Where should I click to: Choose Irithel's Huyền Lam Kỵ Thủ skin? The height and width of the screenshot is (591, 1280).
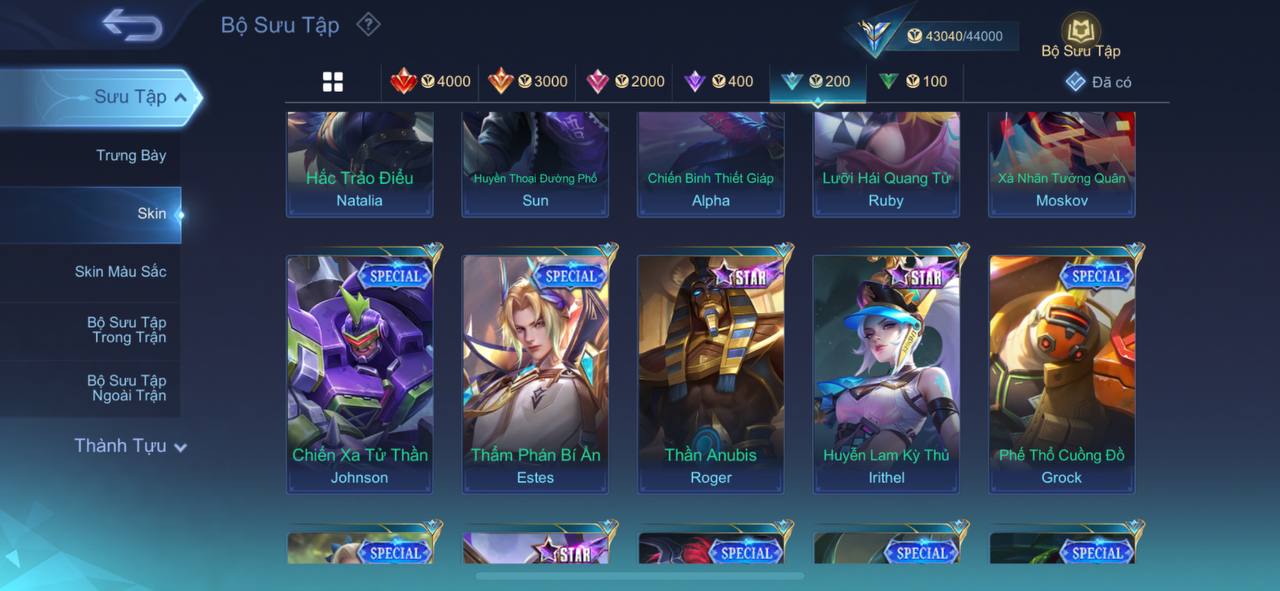tap(886, 372)
